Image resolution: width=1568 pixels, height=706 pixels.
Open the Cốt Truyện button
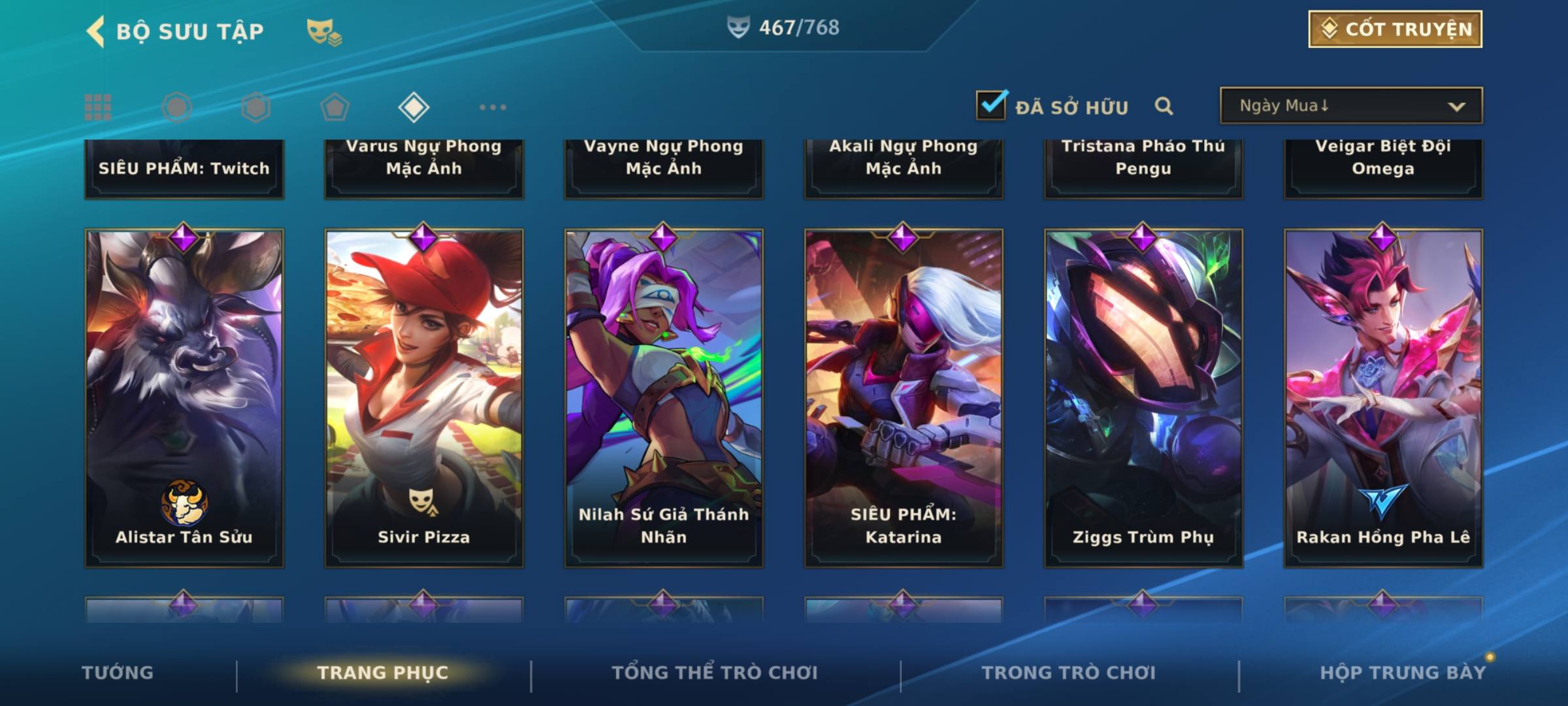click(1395, 29)
